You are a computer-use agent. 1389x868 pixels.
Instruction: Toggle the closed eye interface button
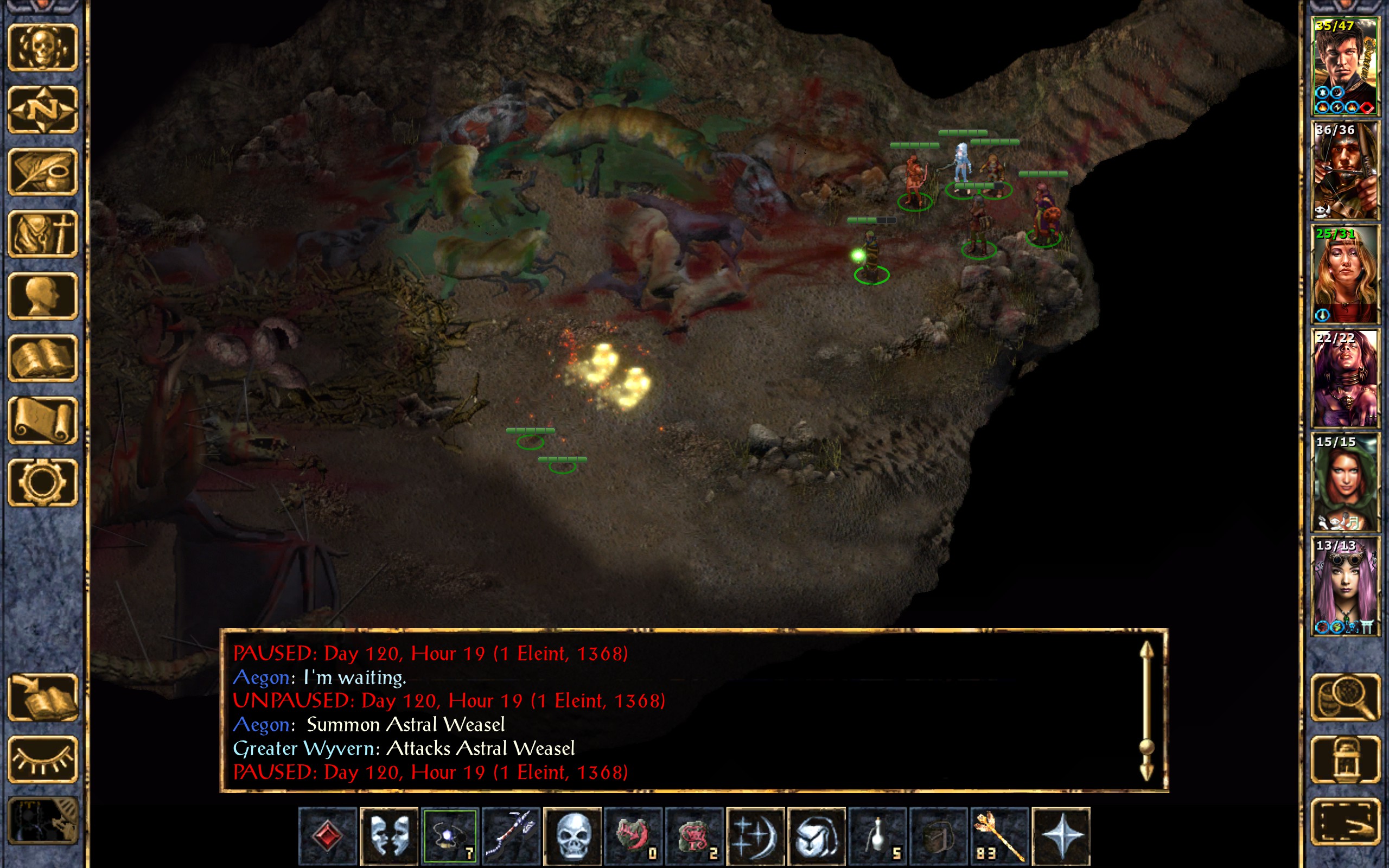click(x=43, y=759)
